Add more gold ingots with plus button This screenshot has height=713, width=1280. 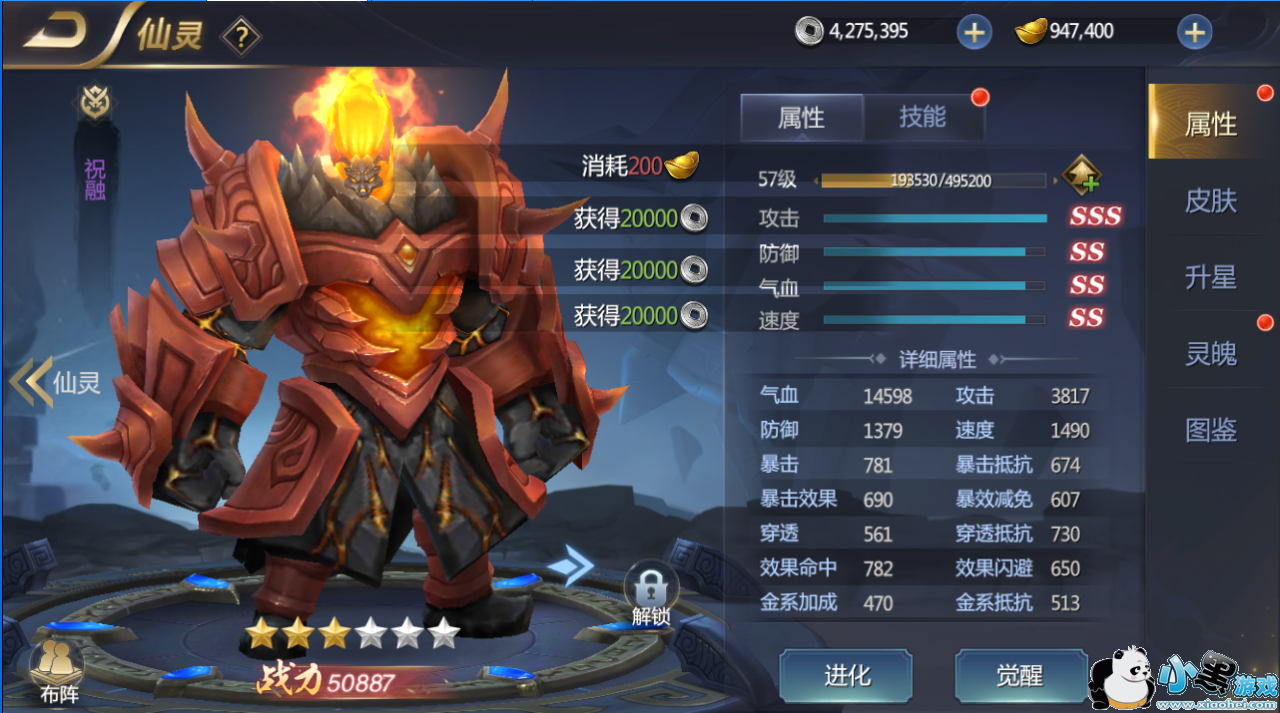(1194, 32)
